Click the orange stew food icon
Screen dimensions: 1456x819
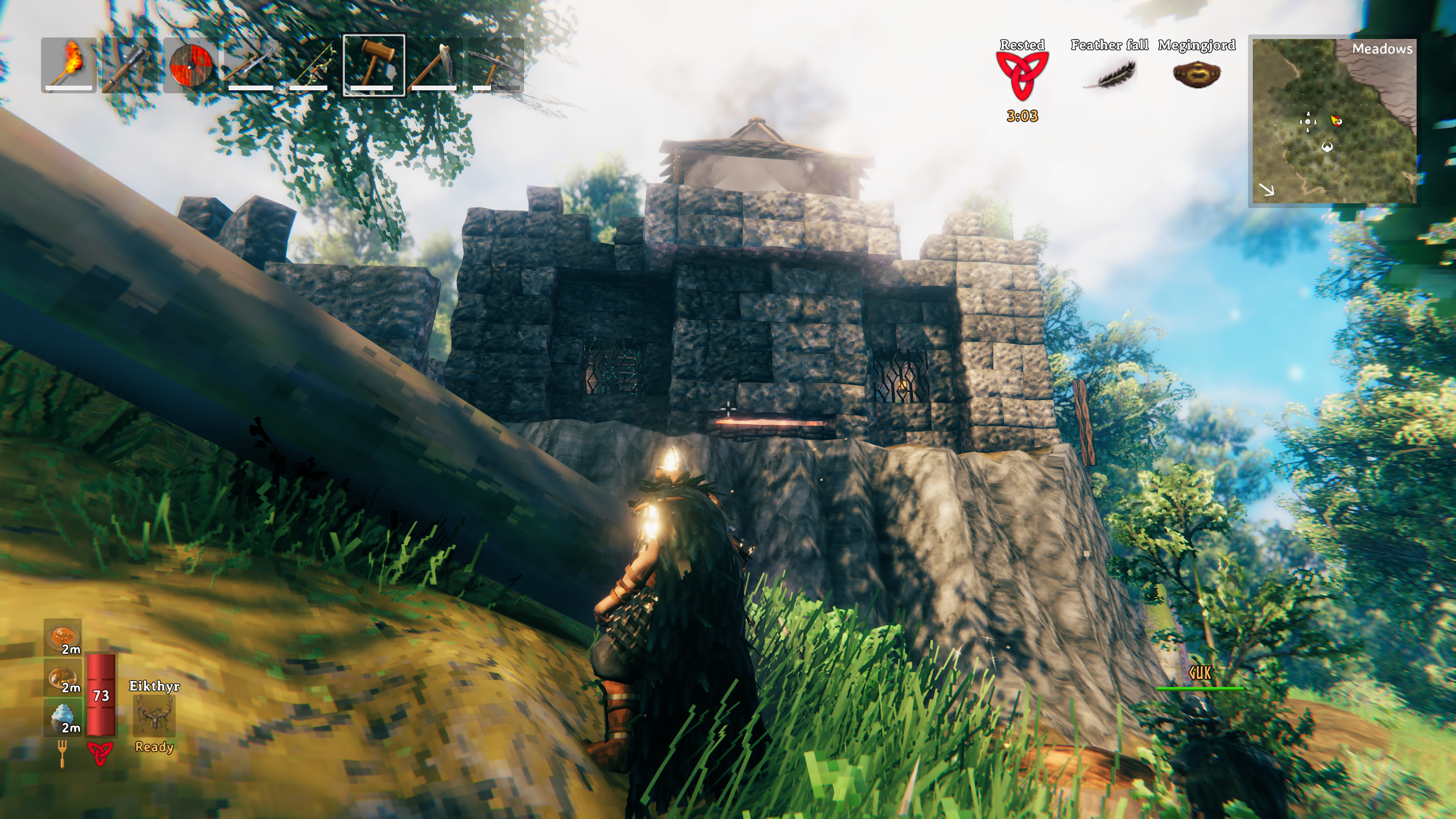(x=63, y=637)
